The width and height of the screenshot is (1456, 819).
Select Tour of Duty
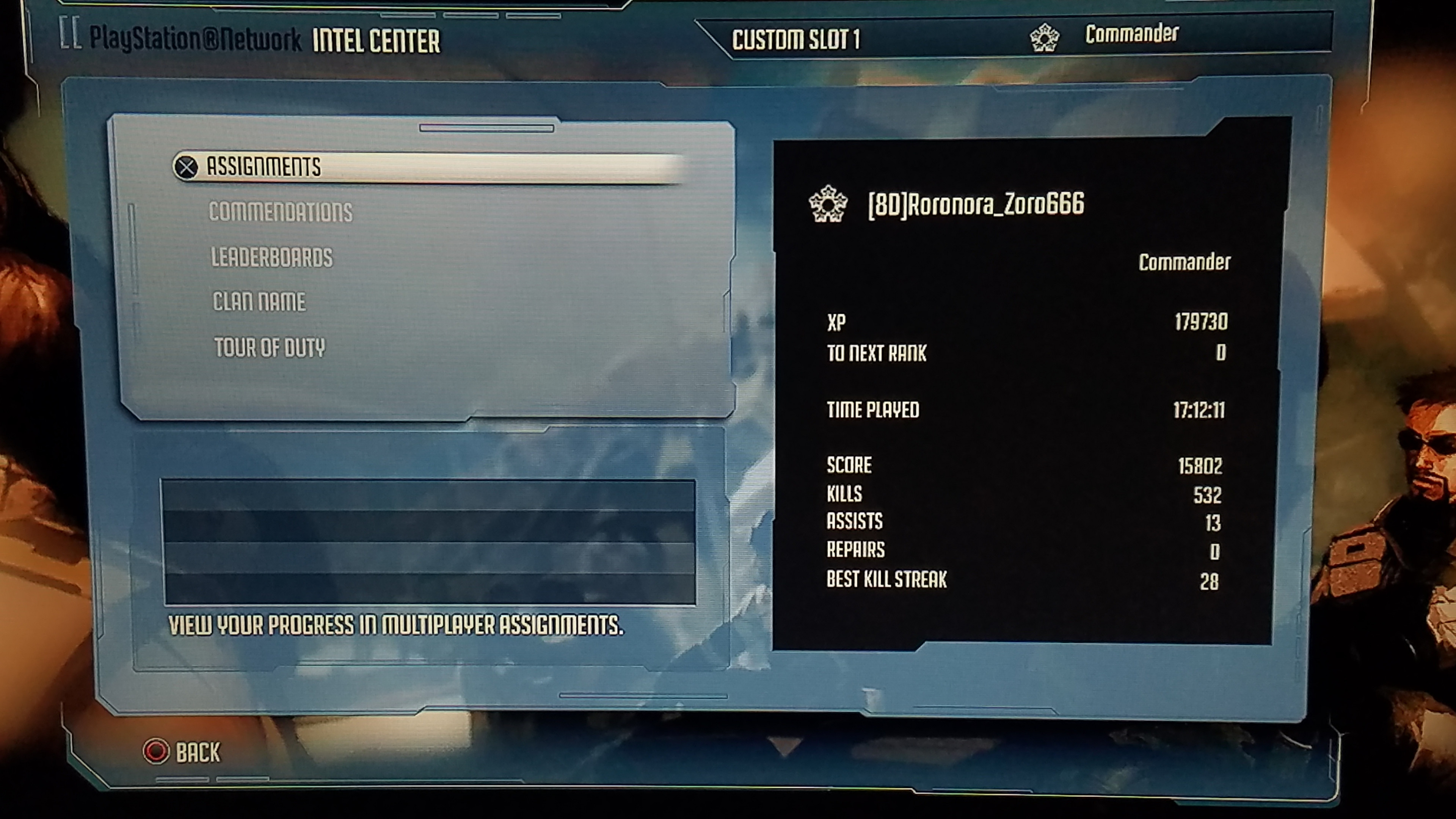pyautogui.click(x=270, y=347)
